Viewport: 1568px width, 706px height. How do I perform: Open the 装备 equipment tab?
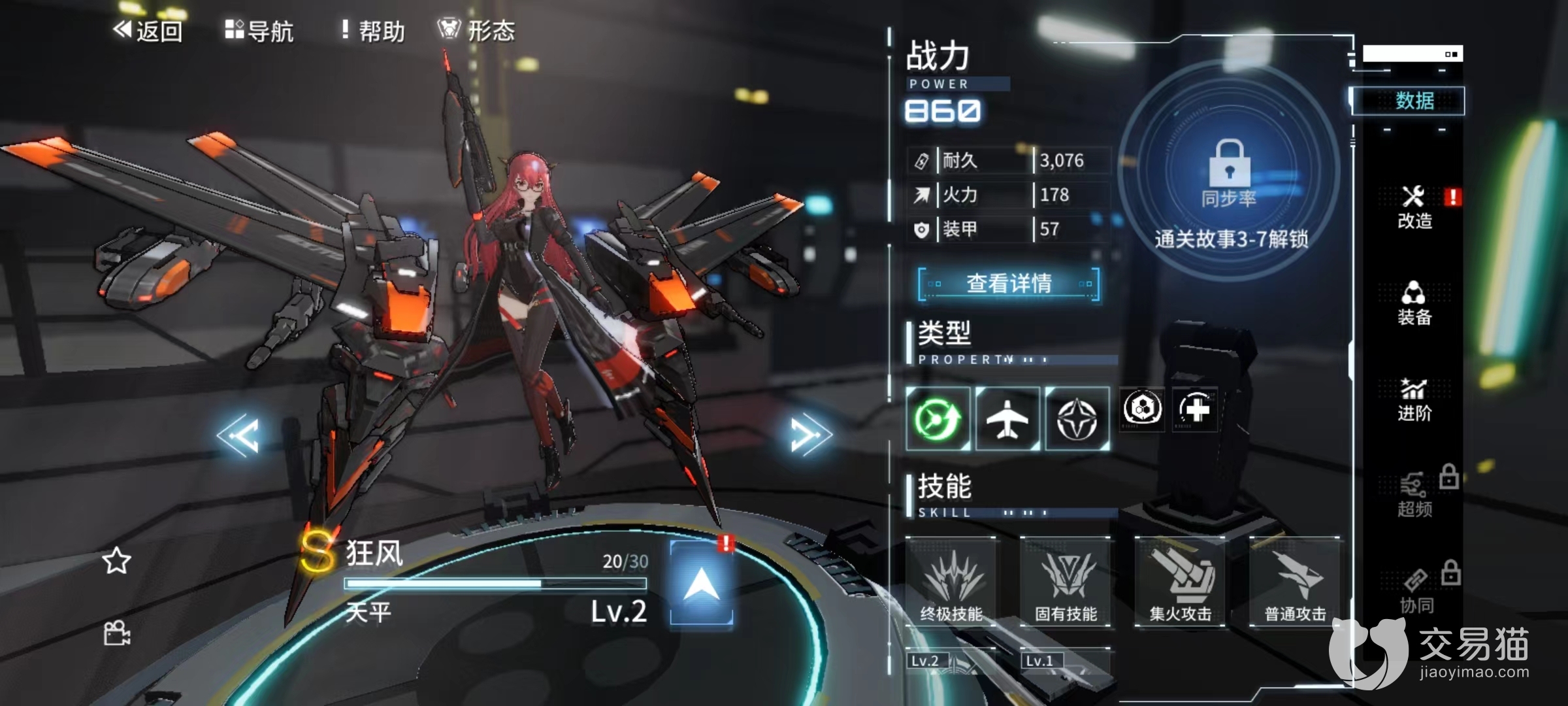click(x=1414, y=304)
